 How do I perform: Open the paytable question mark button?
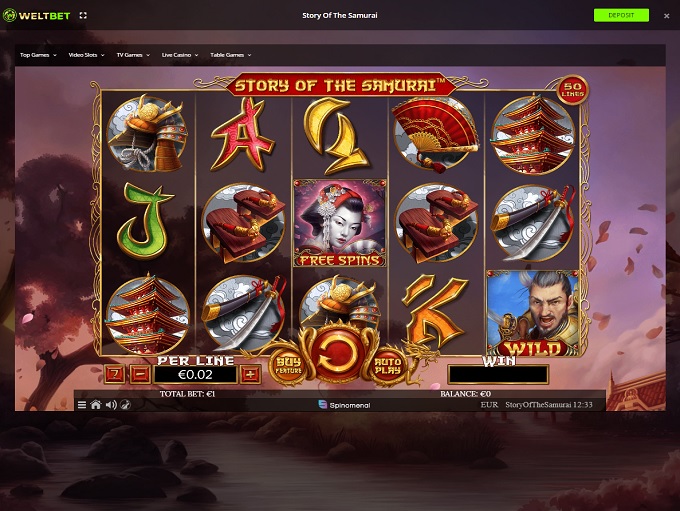click(x=114, y=374)
